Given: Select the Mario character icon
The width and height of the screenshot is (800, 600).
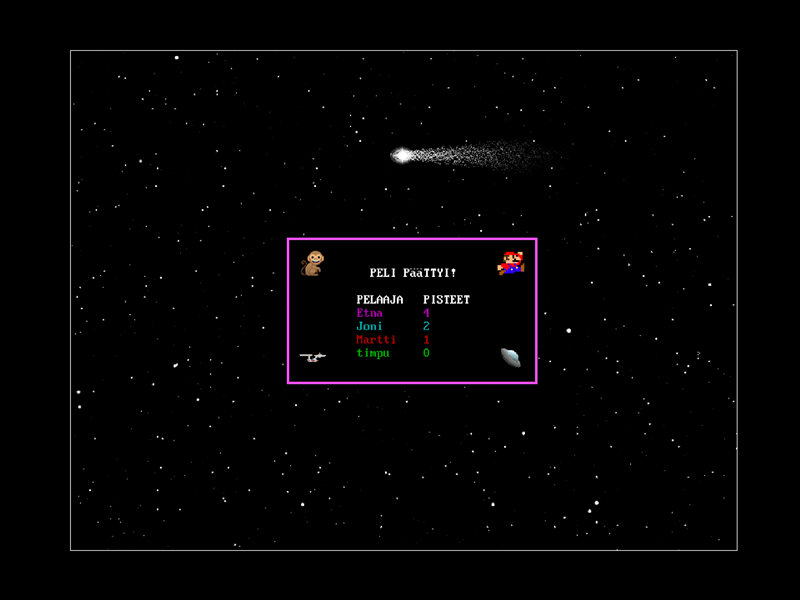Looking at the screenshot, I should 511,263.
